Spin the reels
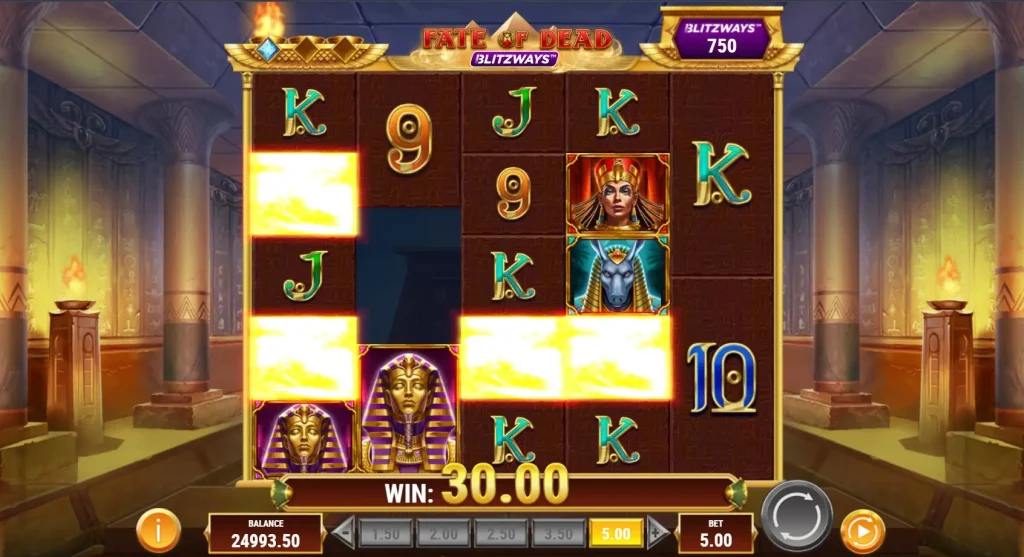1024x557 pixels. [797, 516]
